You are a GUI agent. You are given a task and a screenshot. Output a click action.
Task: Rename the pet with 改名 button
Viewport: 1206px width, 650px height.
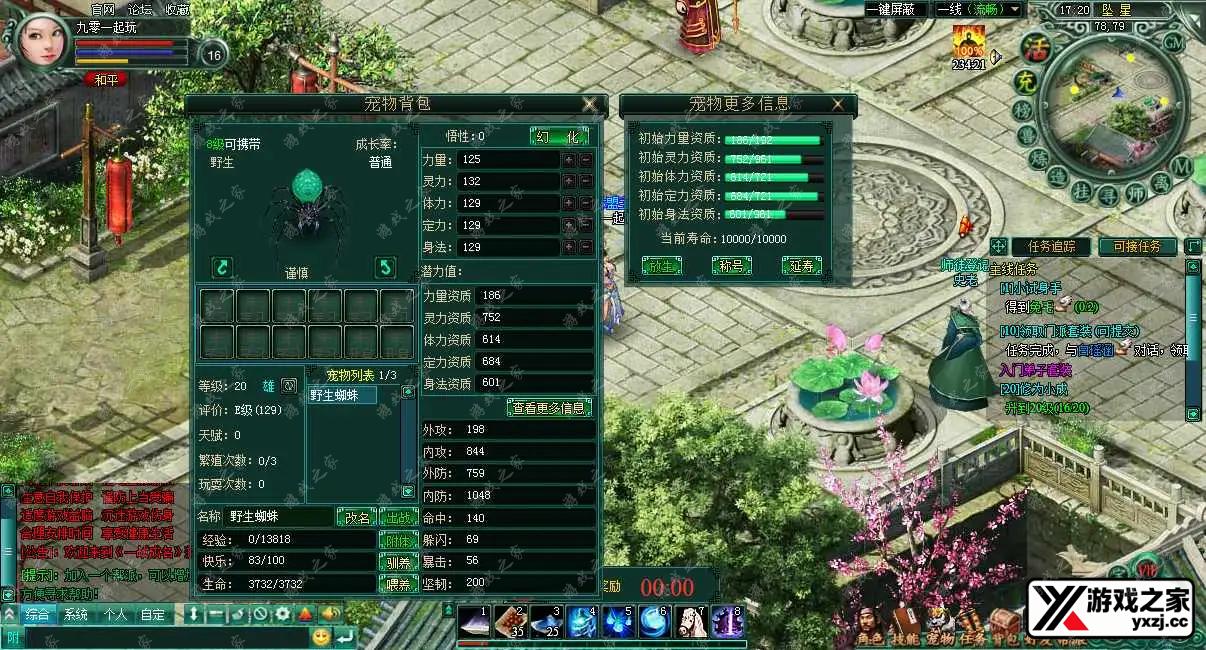357,517
